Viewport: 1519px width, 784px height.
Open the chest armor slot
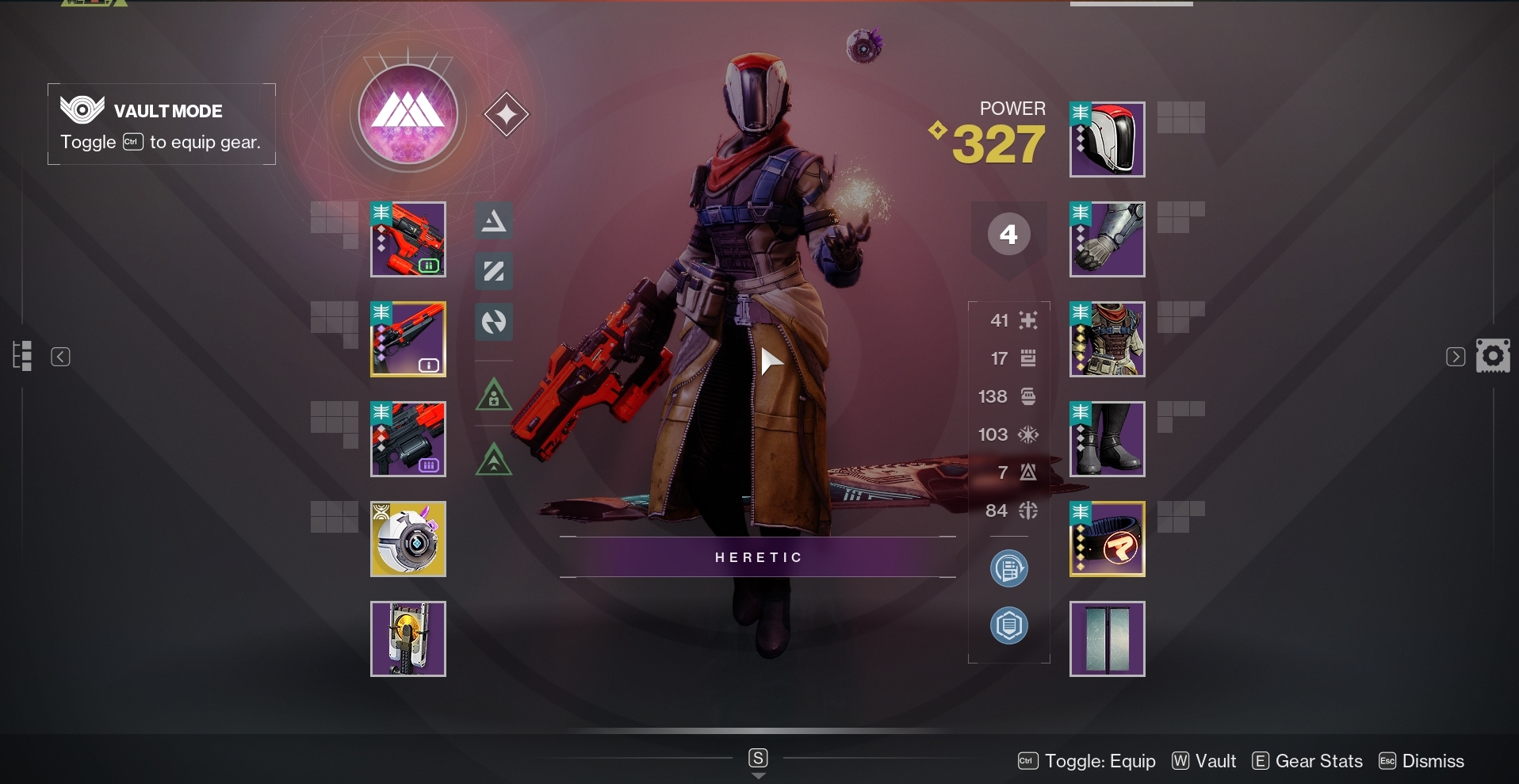[1107, 339]
